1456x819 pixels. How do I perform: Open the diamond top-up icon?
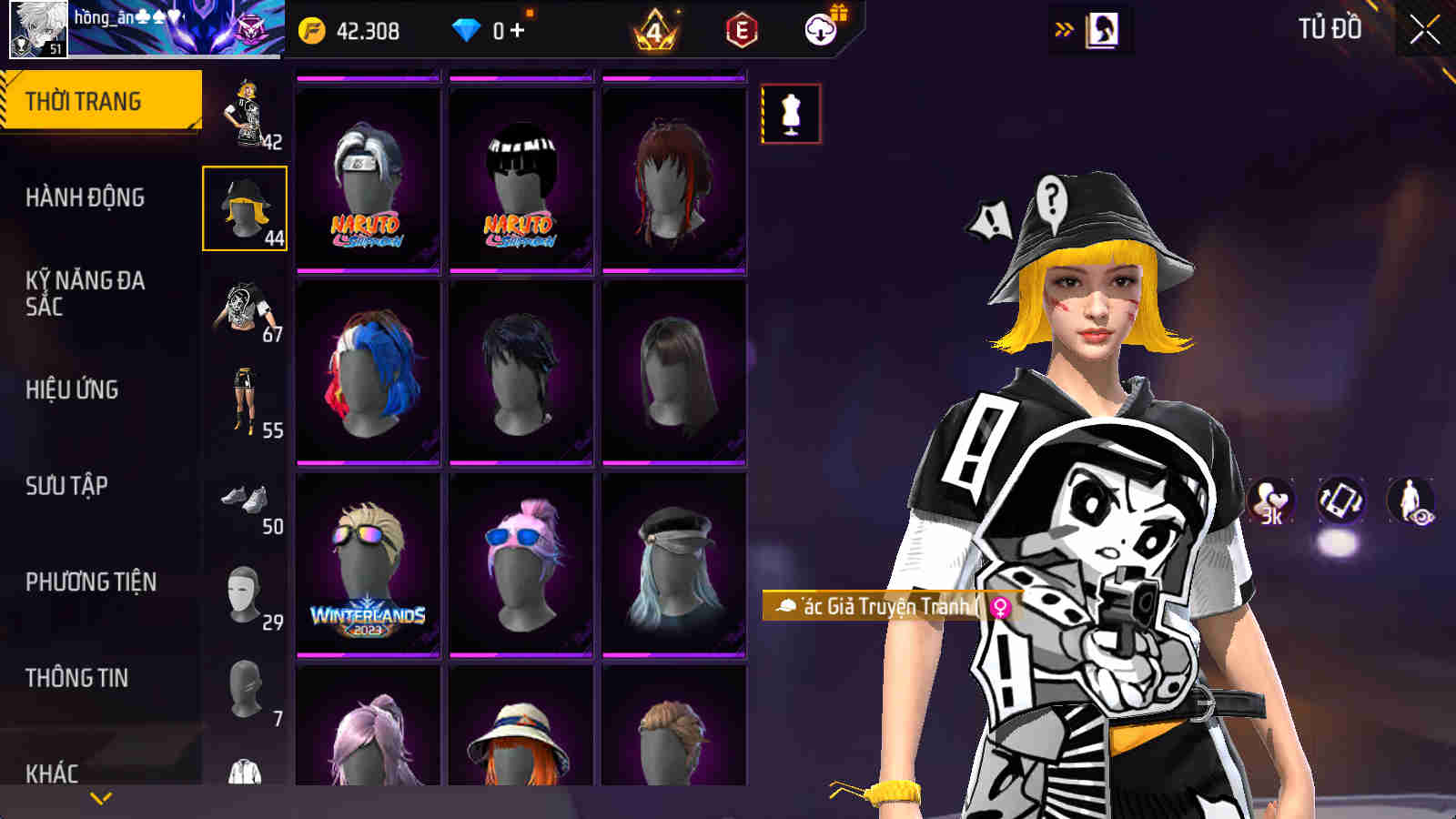coord(467,28)
